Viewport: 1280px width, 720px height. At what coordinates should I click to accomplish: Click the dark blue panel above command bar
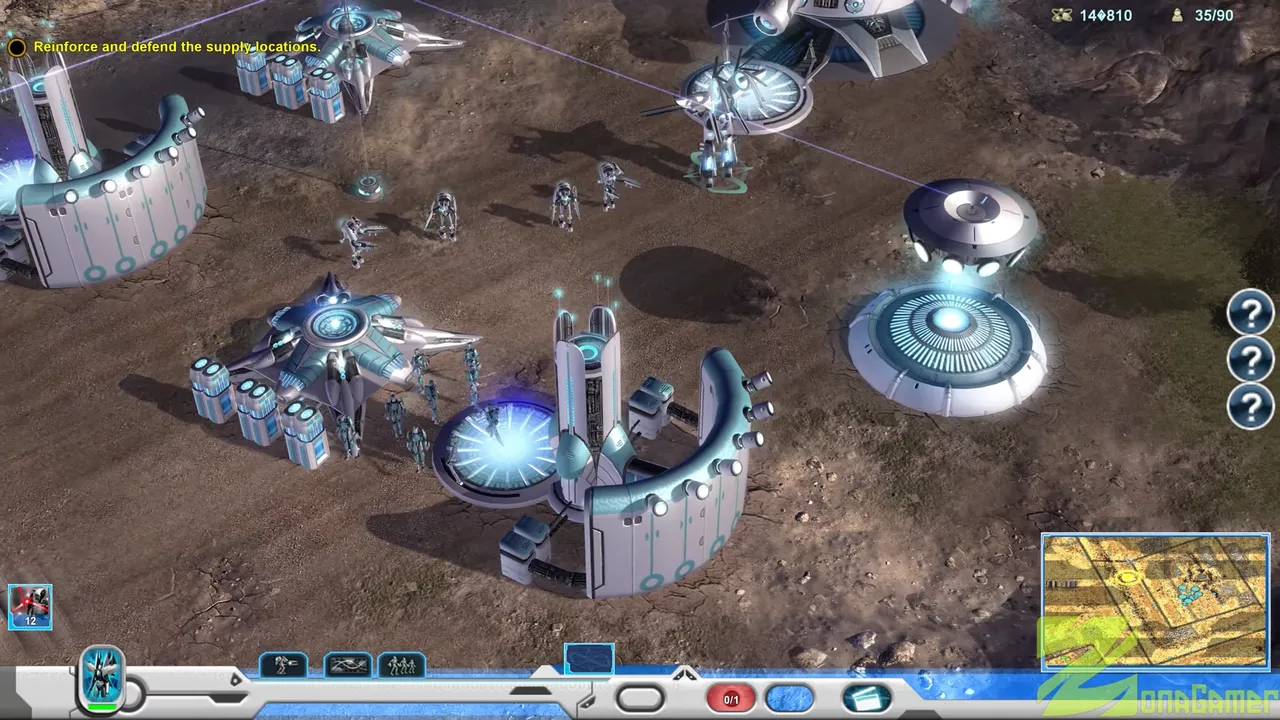tap(589, 658)
